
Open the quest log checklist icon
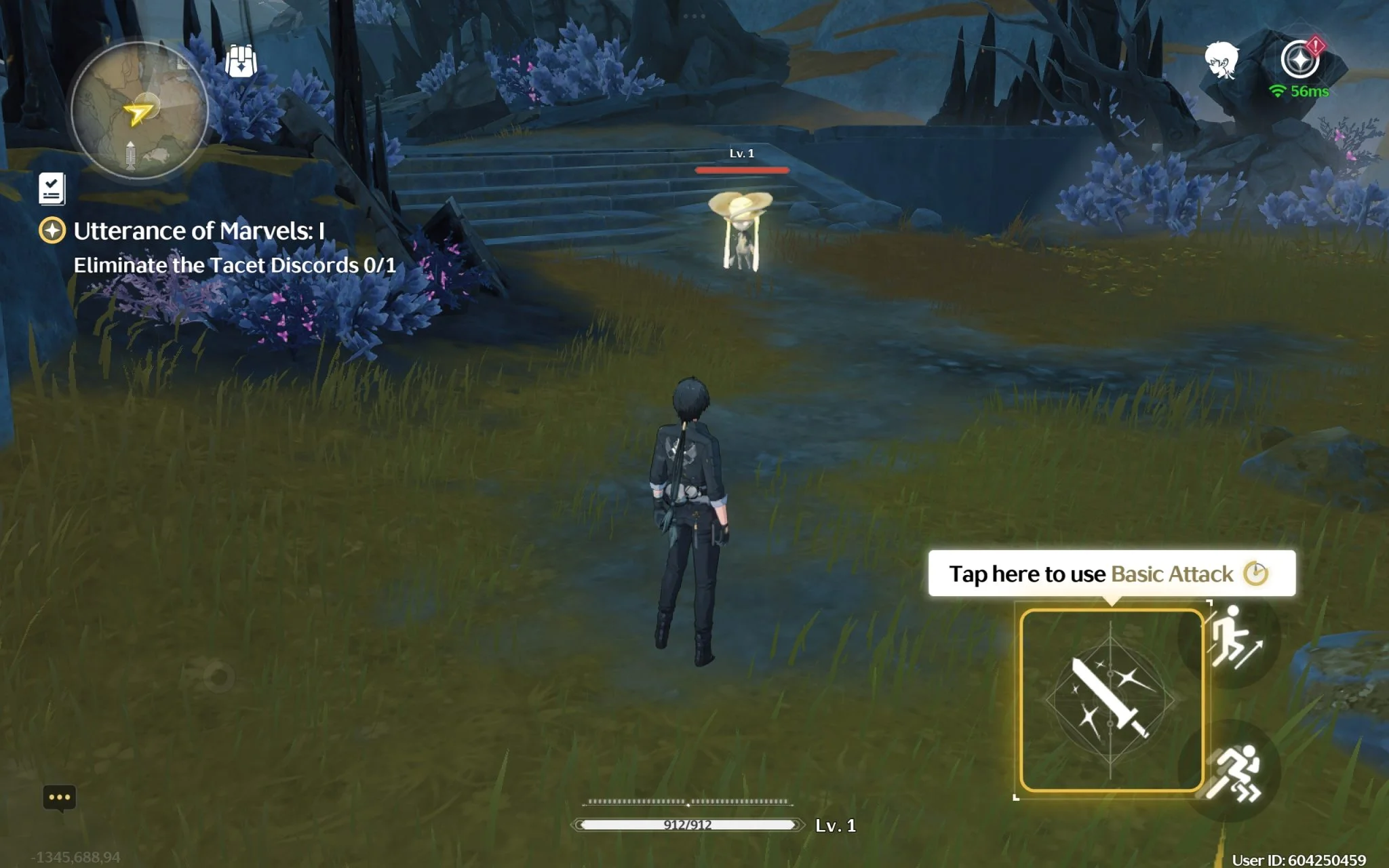pos(52,189)
